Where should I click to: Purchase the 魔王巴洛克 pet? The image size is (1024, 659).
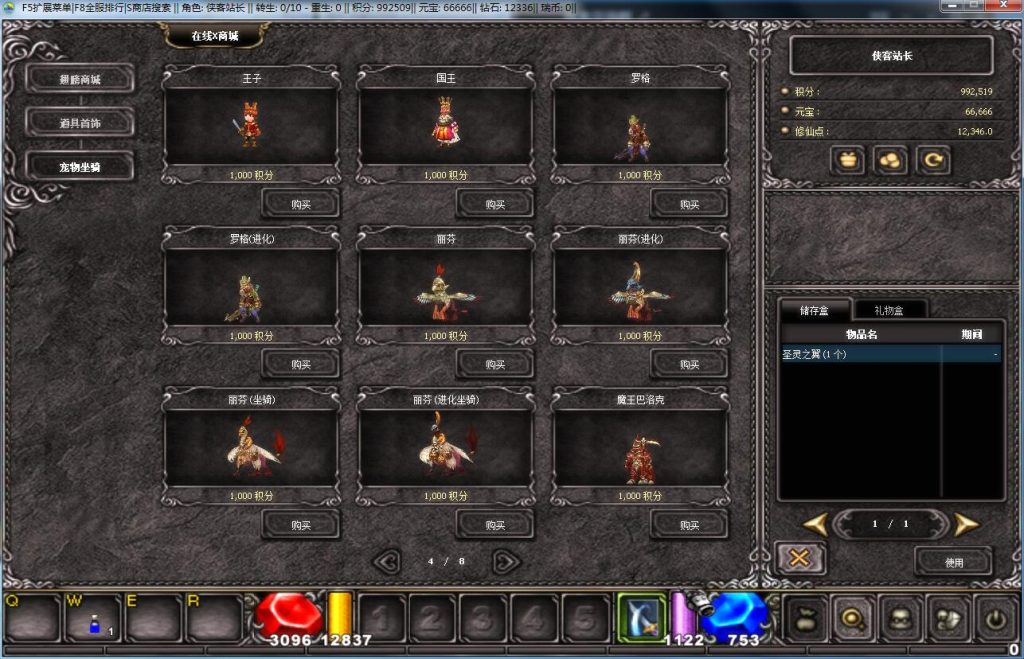point(689,524)
